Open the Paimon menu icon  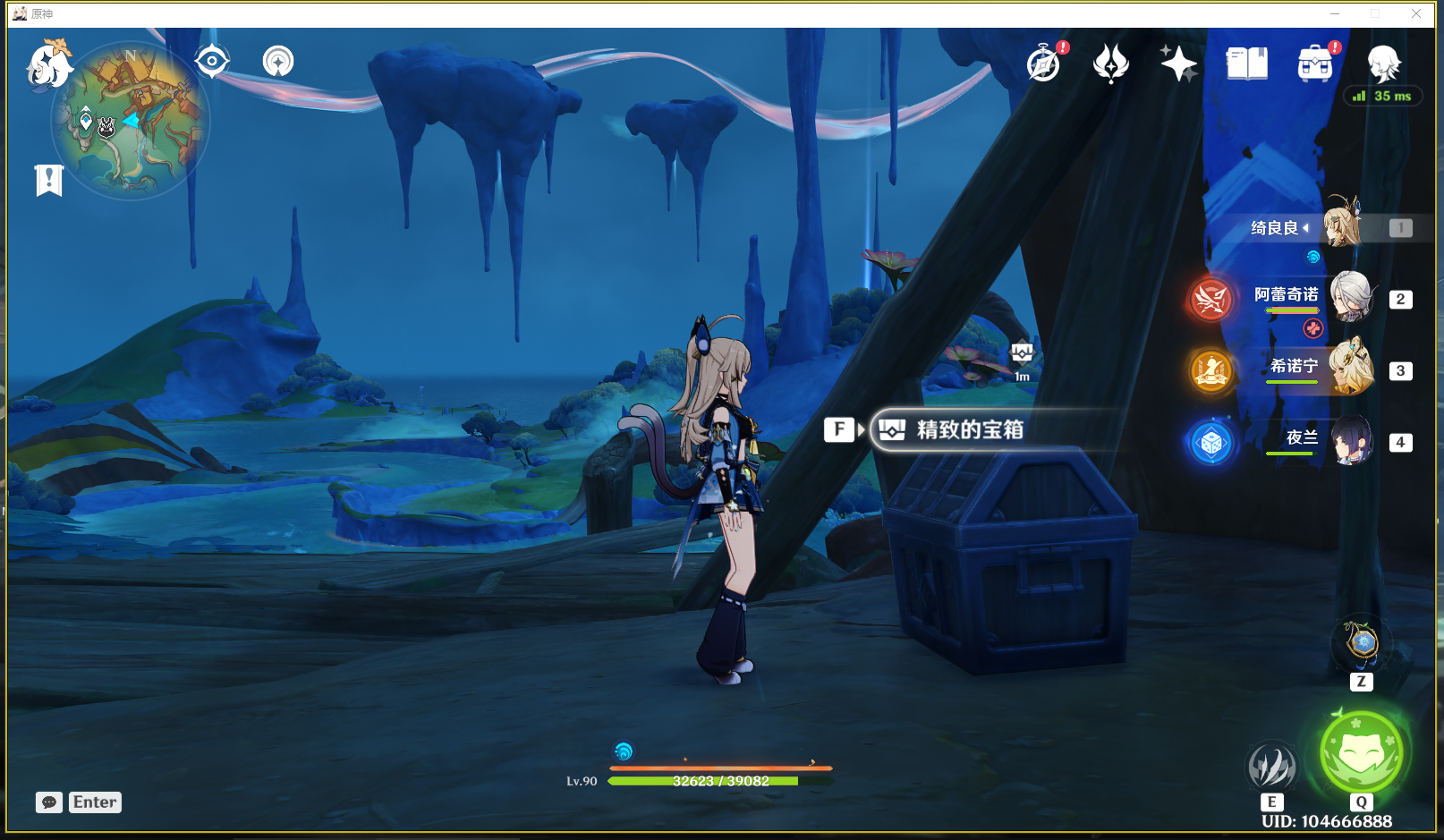click(x=49, y=64)
